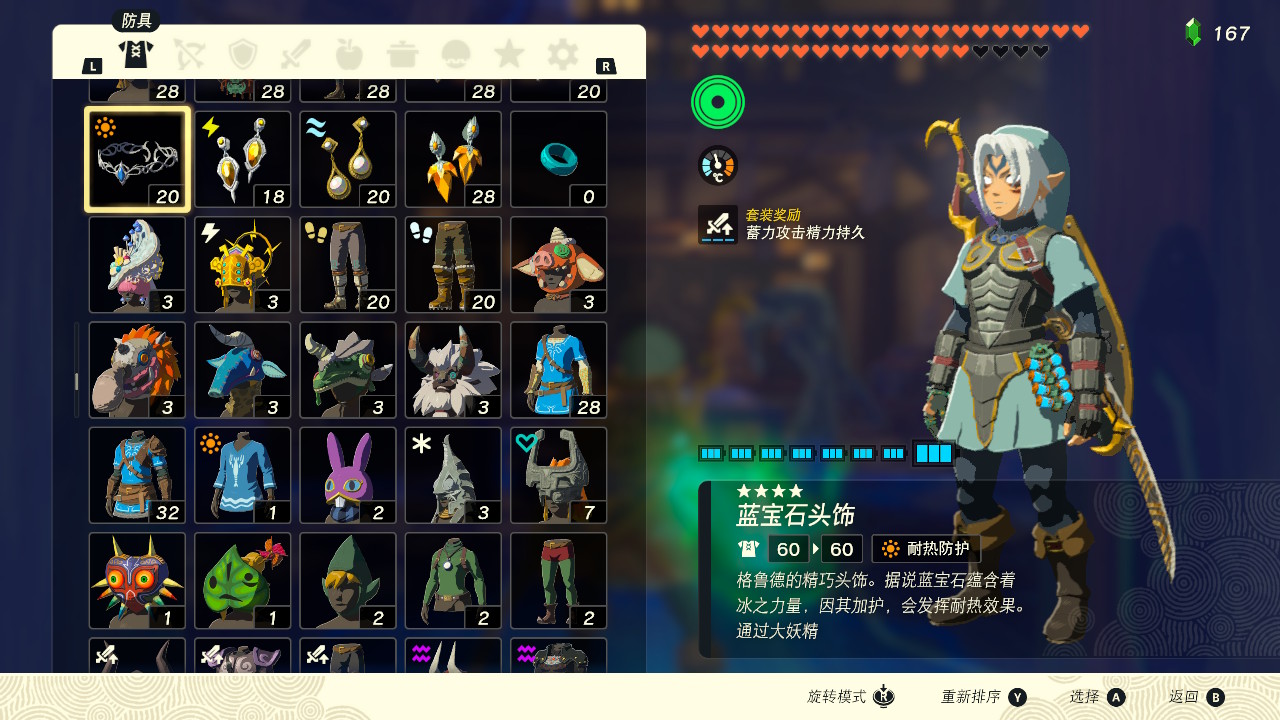This screenshot has width=1280, height=720.
Task: Choose the topaz earrings slot
Action: [243, 159]
